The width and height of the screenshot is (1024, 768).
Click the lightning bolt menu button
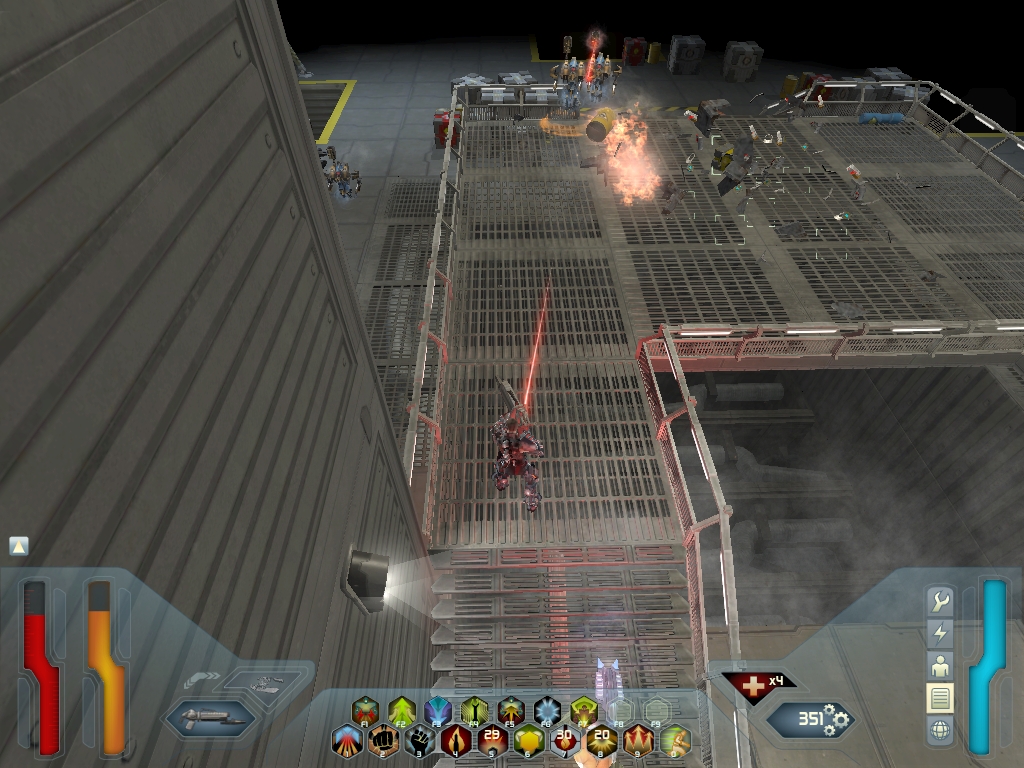939,633
